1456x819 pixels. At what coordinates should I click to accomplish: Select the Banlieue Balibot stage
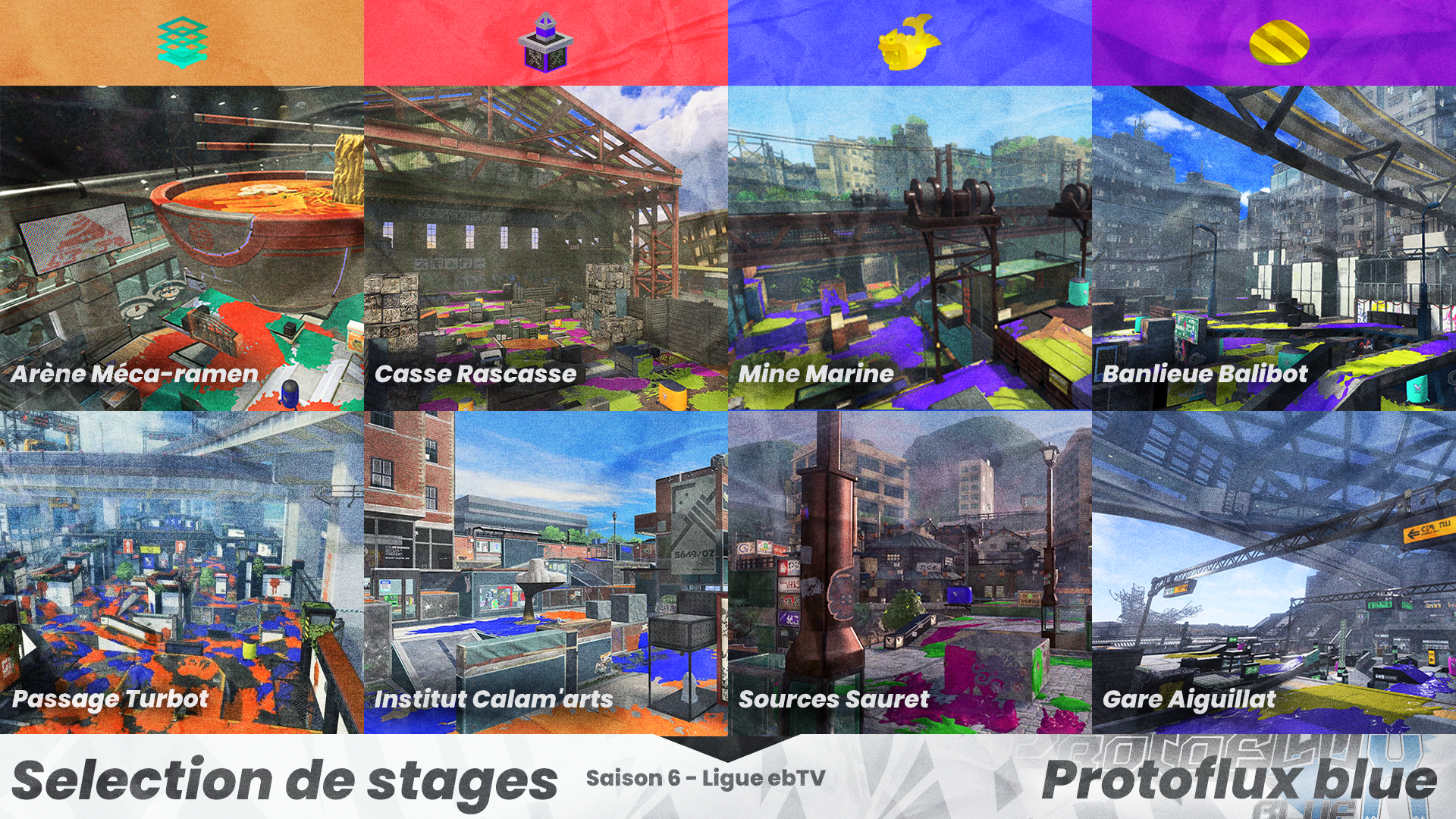1274,248
